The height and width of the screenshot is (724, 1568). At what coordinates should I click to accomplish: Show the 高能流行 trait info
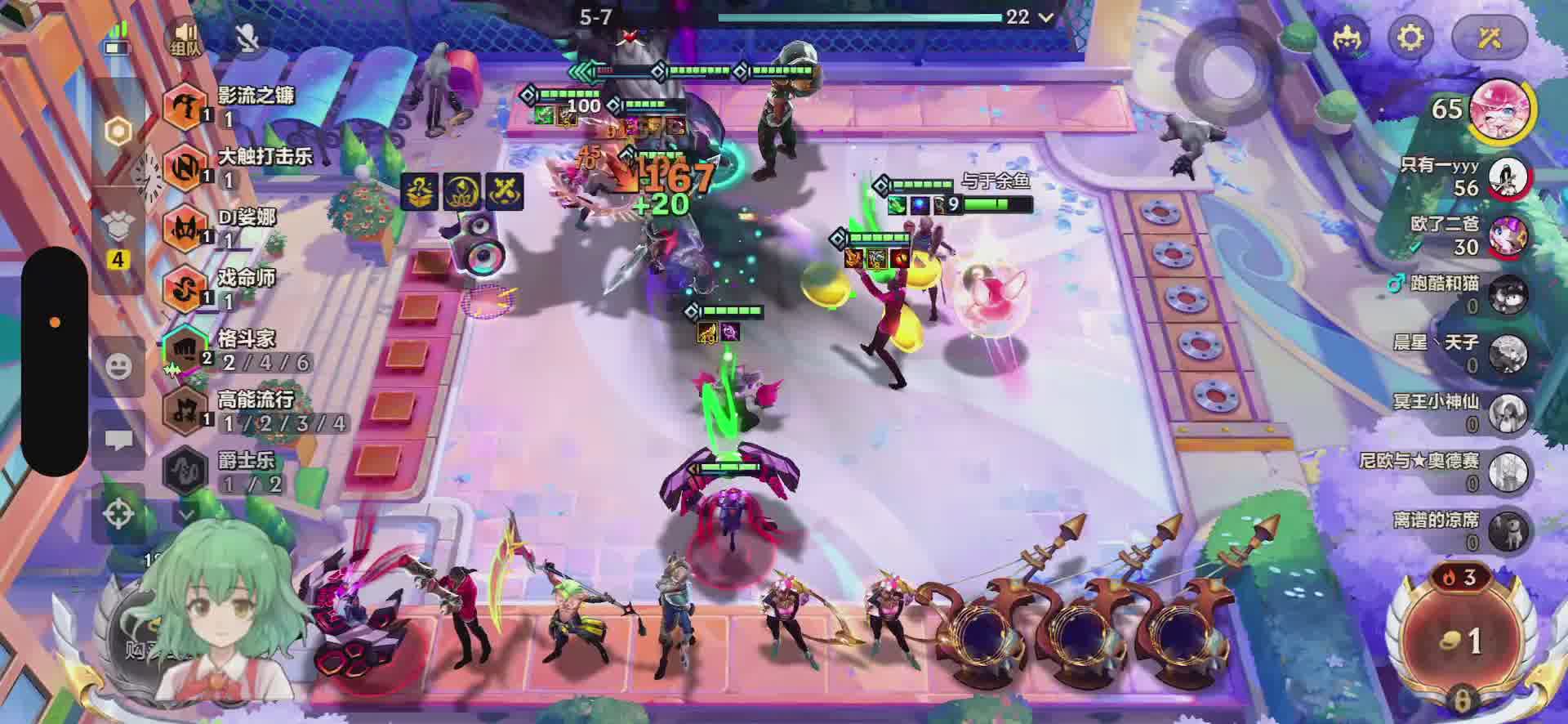(185, 410)
